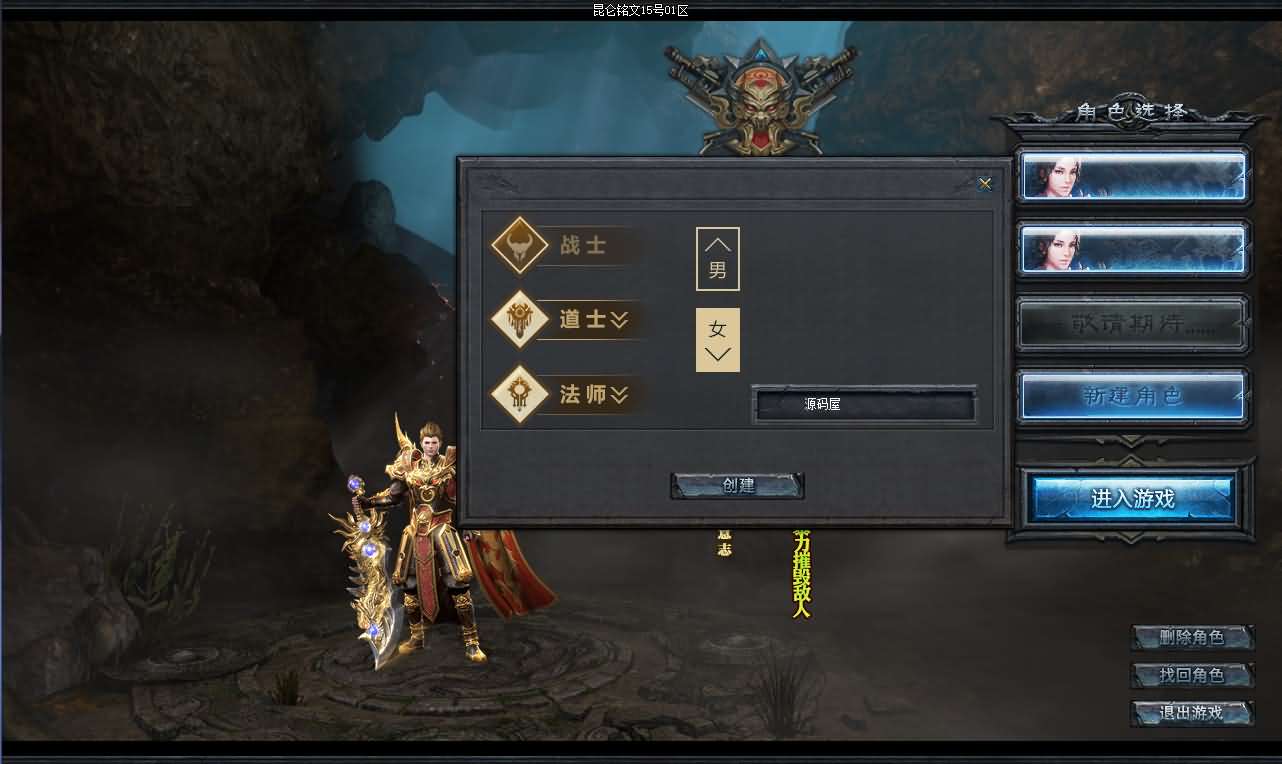The height and width of the screenshot is (764, 1282).
Task: Close the character creation dialog
Action: (985, 183)
